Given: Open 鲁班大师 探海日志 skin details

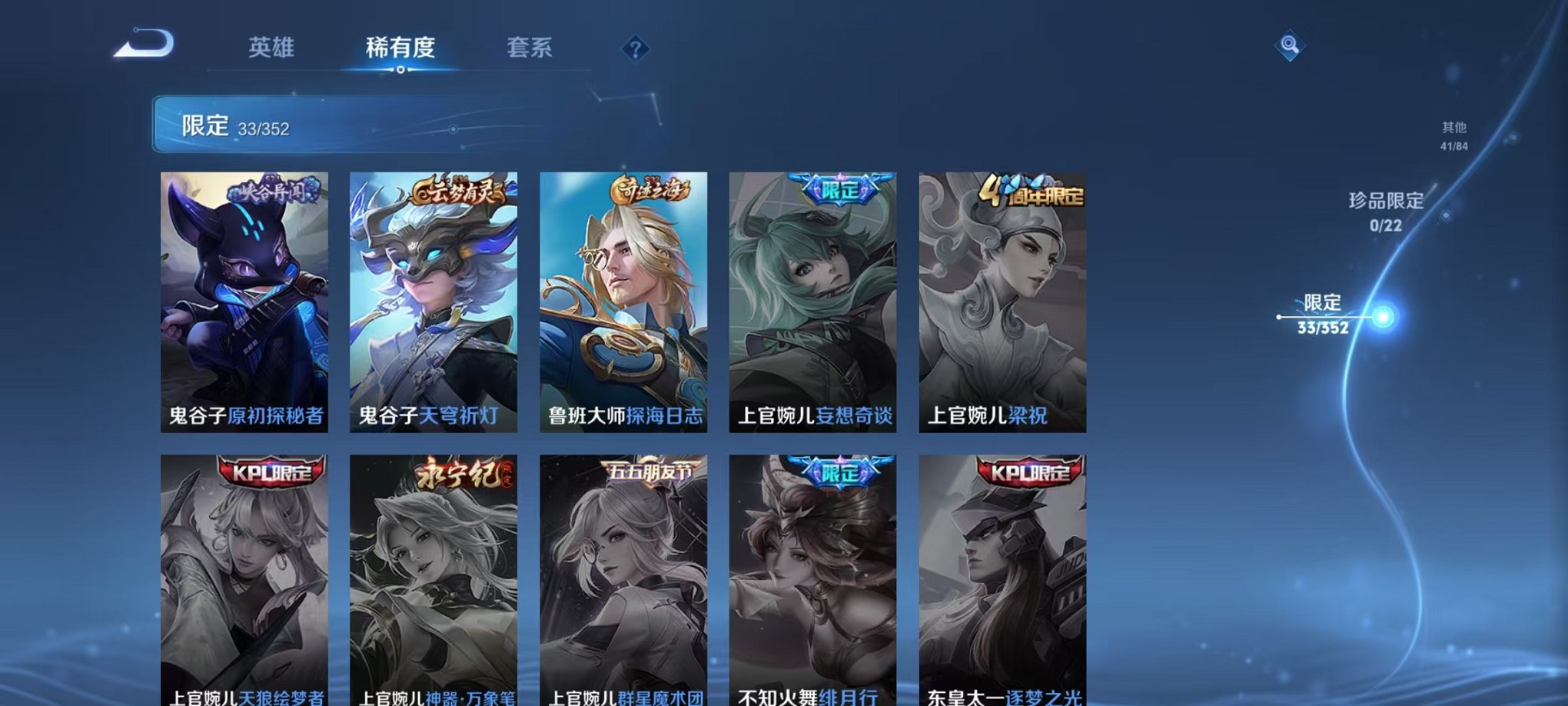Looking at the screenshot, I should coord(625,300).
